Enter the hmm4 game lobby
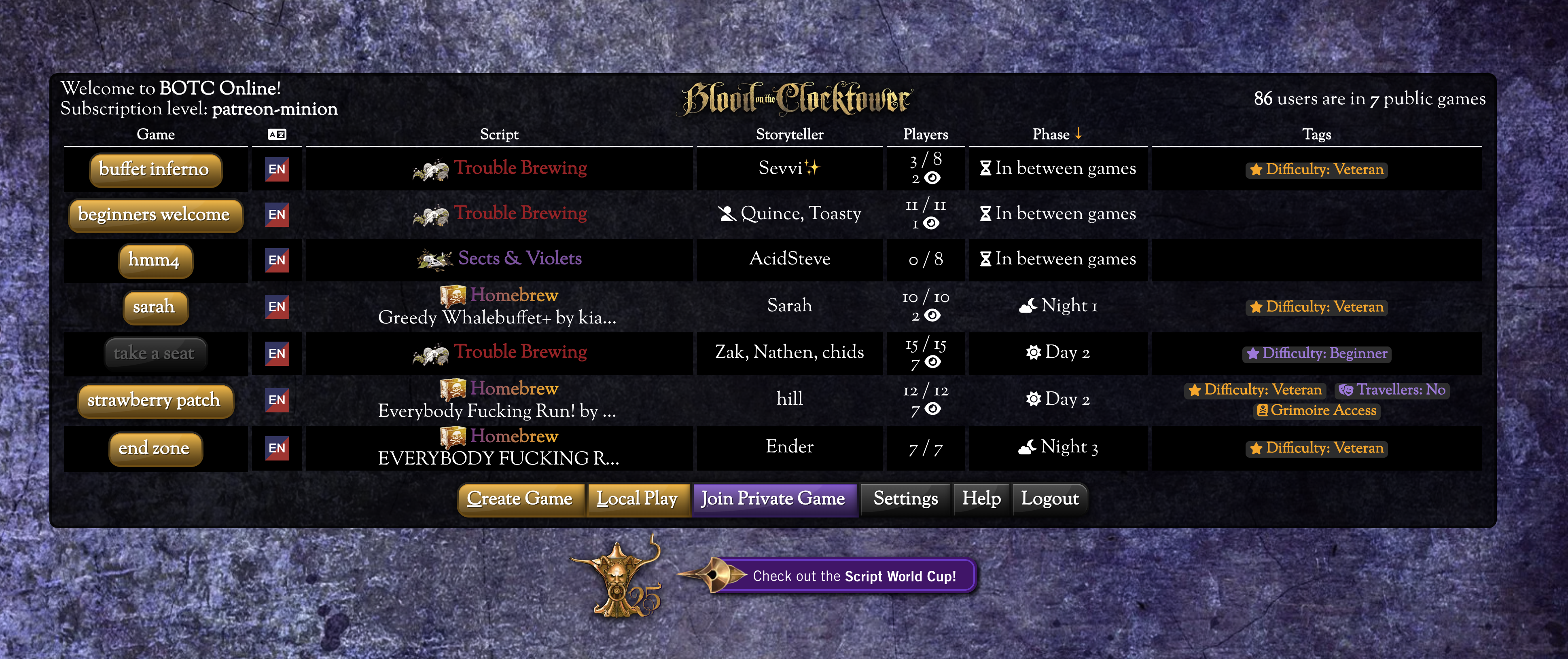Viewport: 1568px width, 659px height. (155, 260)
